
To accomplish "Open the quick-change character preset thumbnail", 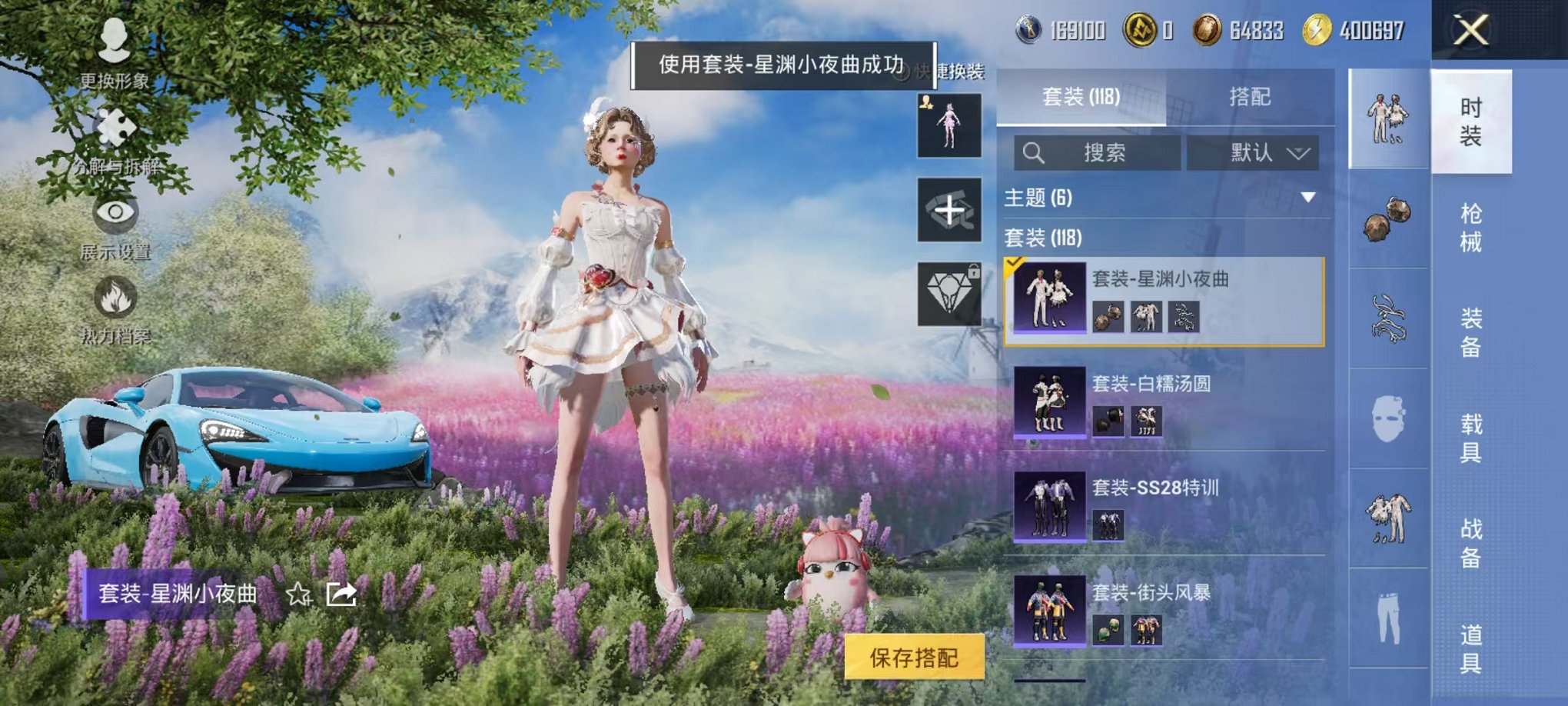I will click(950, 125).
